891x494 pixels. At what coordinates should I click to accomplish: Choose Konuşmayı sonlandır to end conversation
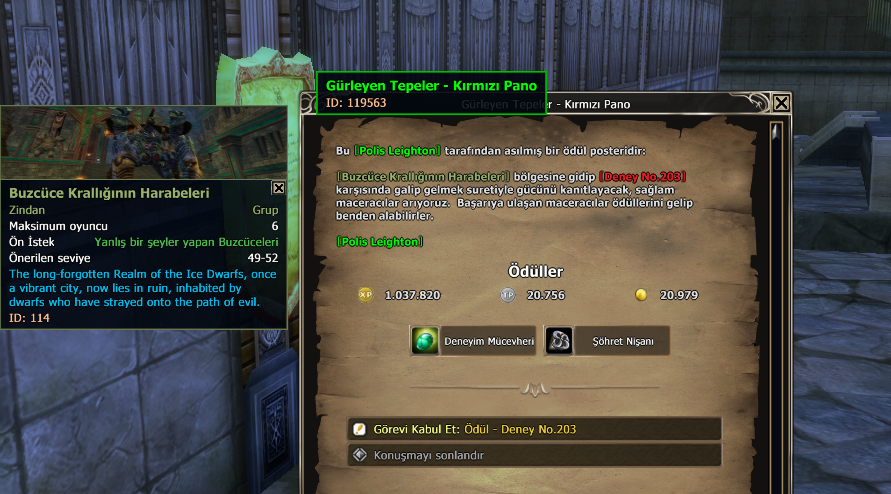tap(534, 455)
